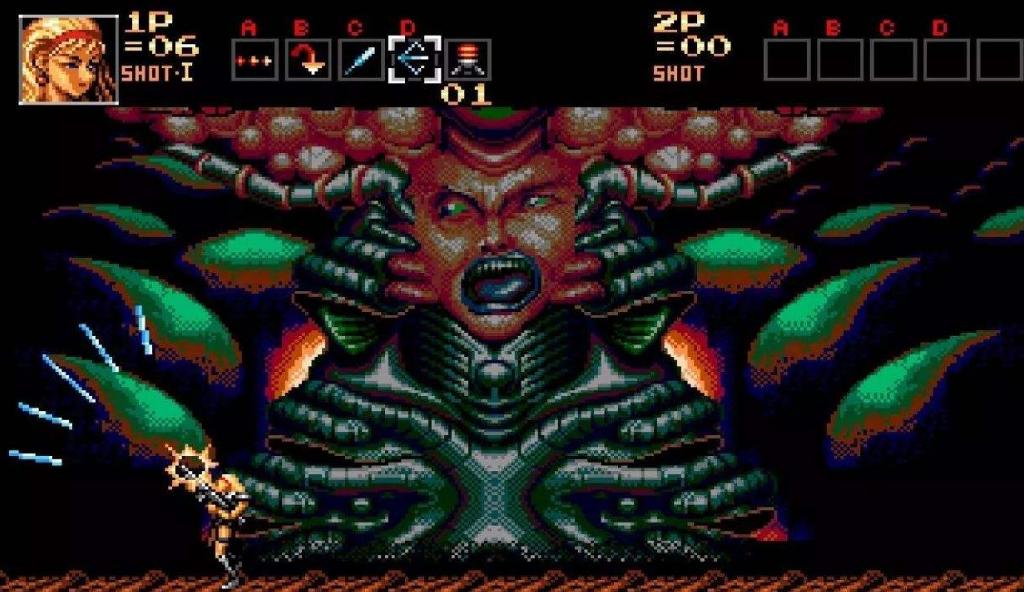The width and height of the screenshot is (1024, 592).
Task: Click the player one character portrait
Action: (x=68, y=59)
